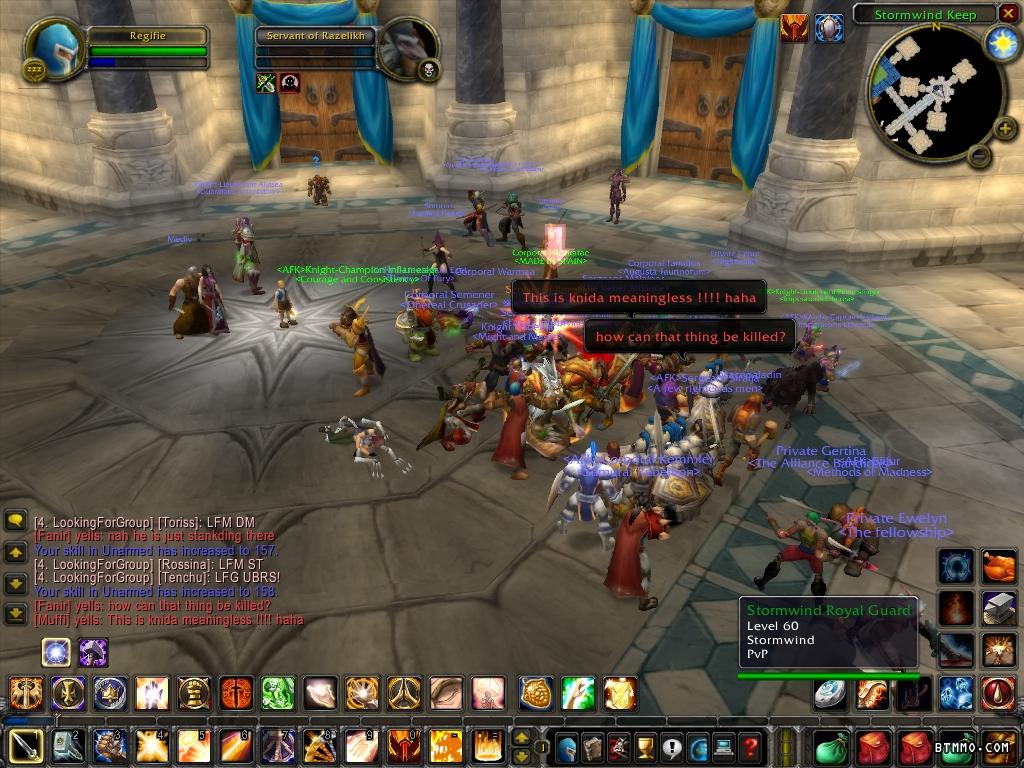Zoom out the minimap with the minus button
Screen dimensions: 1024x768
[x=980, y=156]
